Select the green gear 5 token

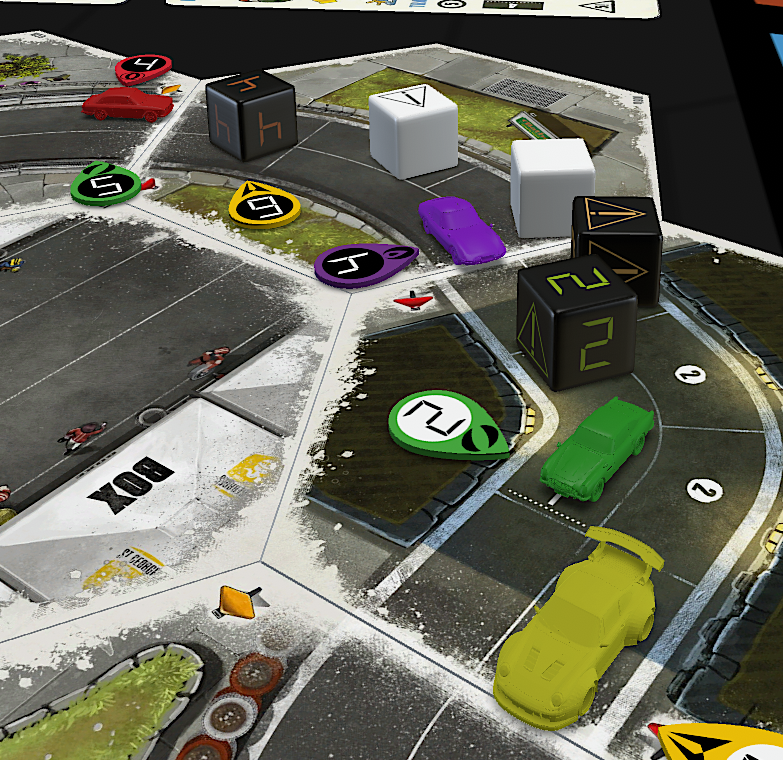click(108, 182)
